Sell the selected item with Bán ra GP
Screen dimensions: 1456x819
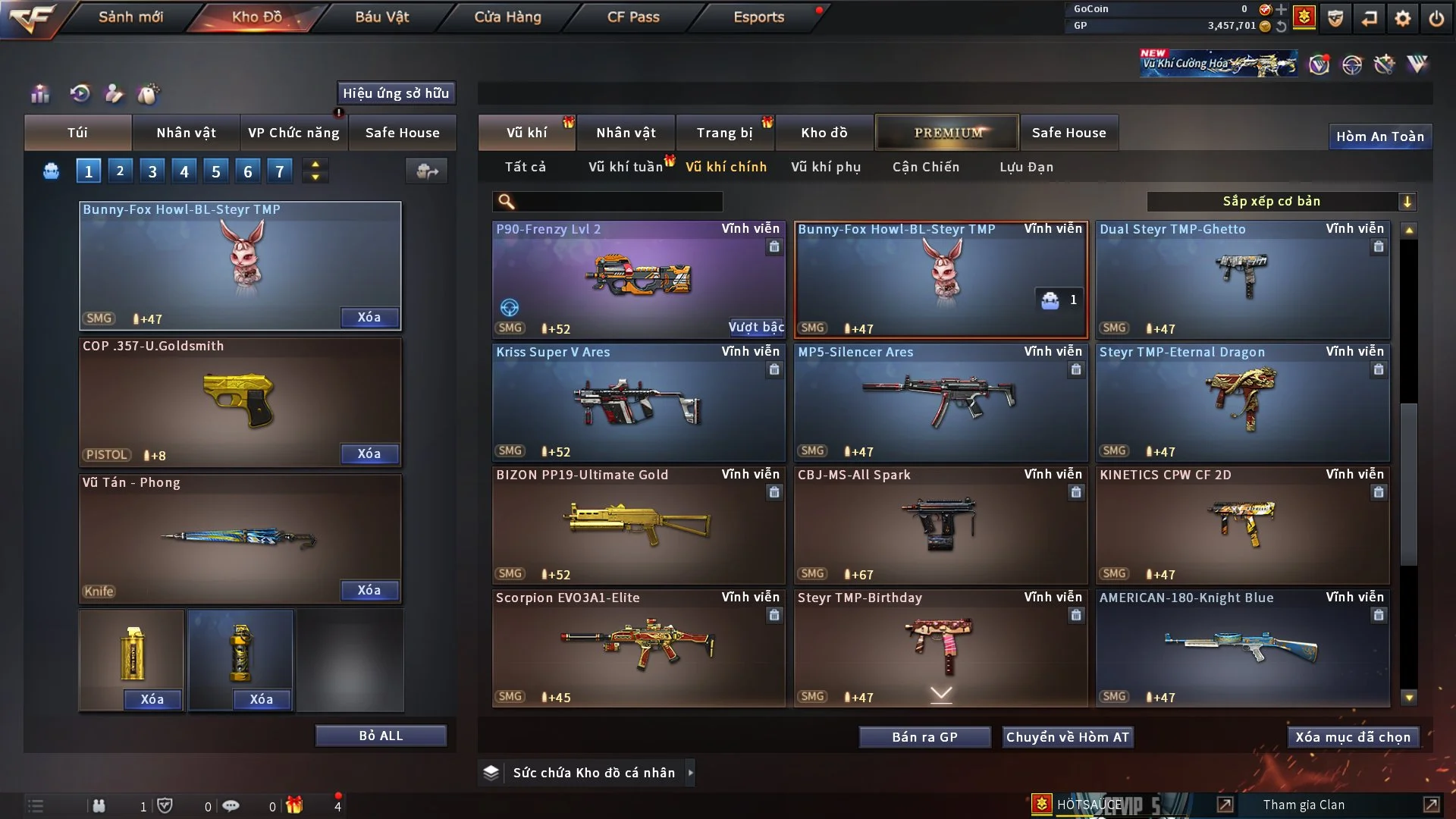(x=924, y=737)
